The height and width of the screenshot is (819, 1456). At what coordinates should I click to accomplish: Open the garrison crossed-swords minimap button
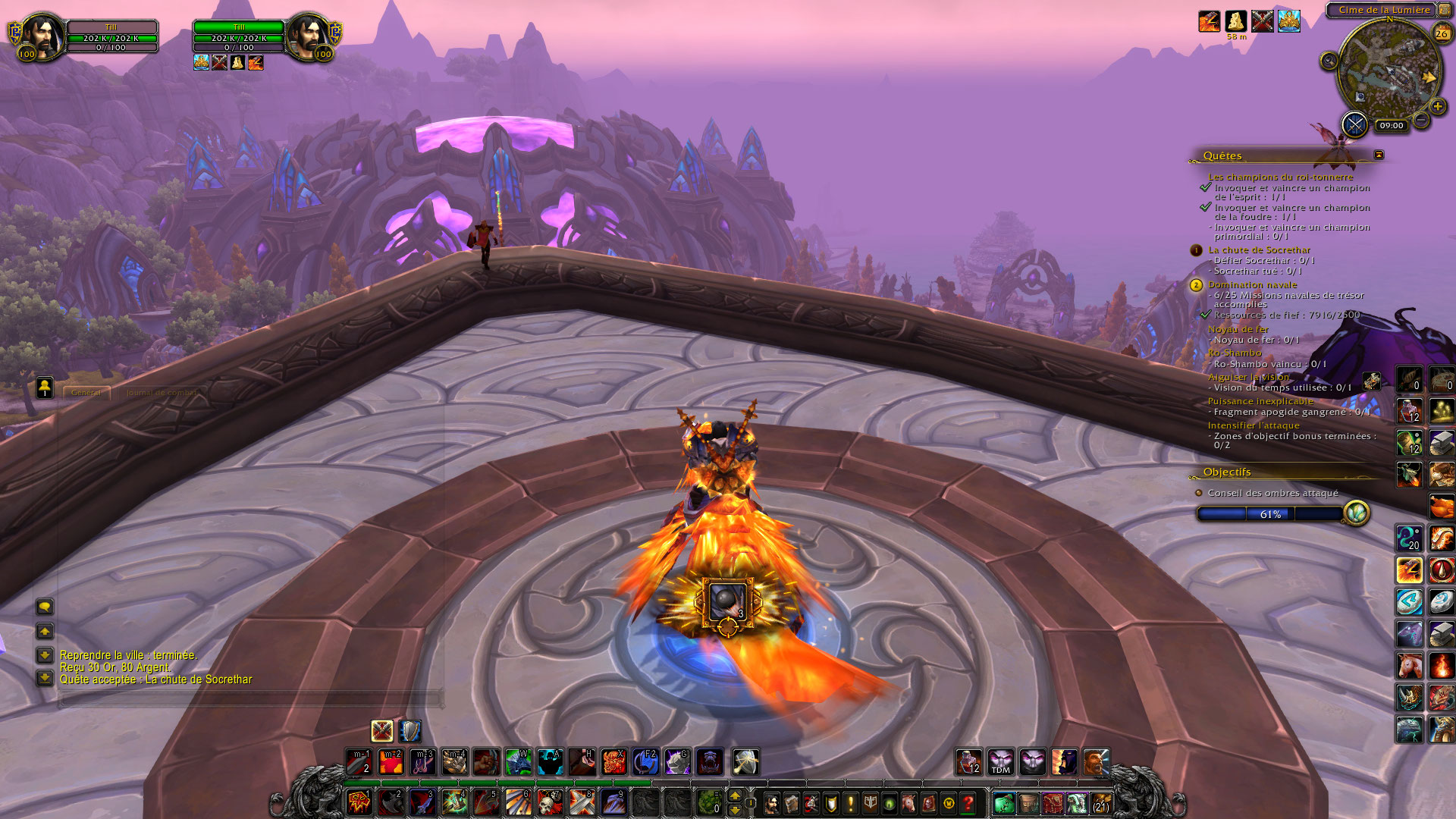click(1354, 124)
